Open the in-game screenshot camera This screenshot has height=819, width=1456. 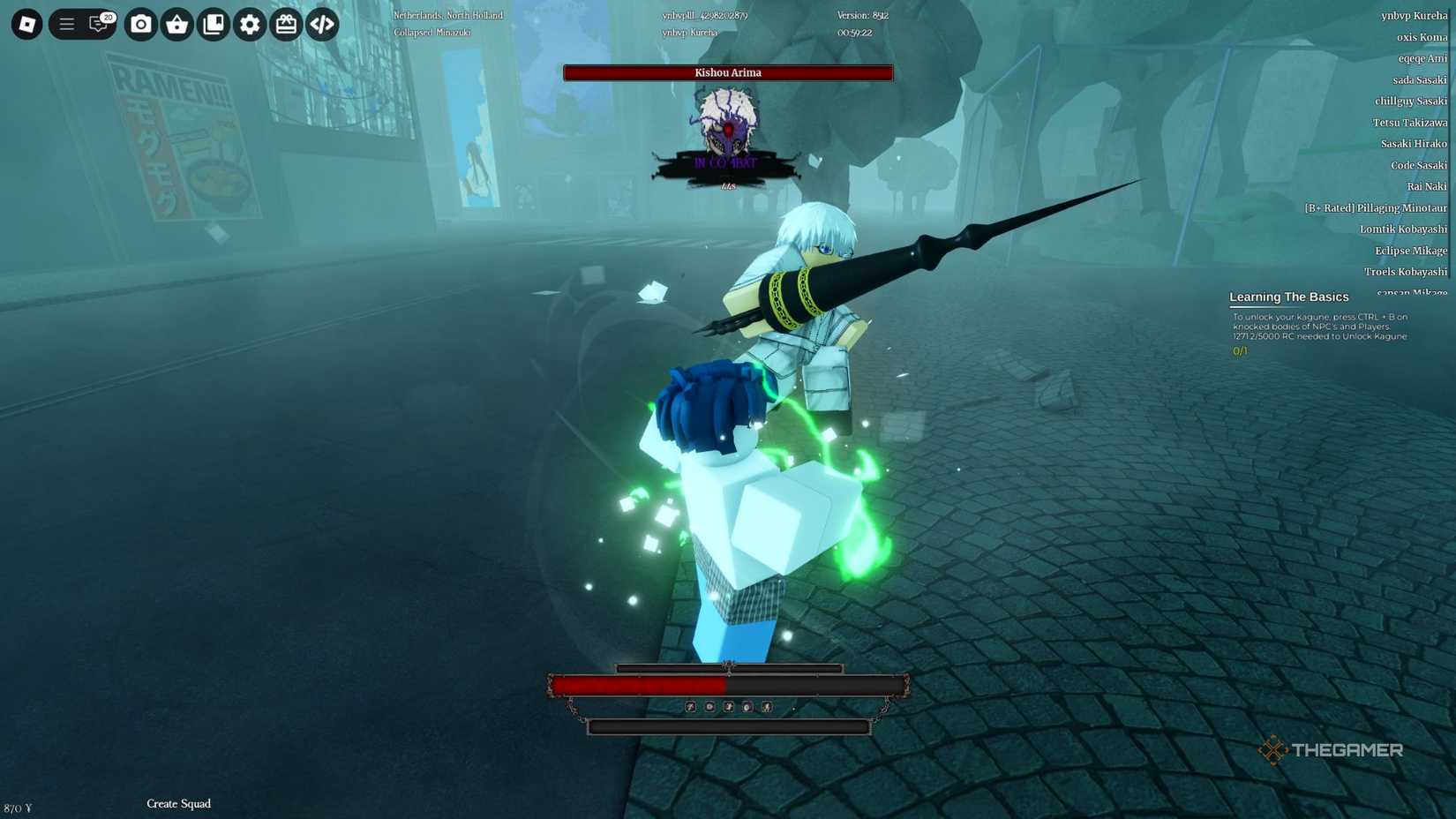(141, 25)
